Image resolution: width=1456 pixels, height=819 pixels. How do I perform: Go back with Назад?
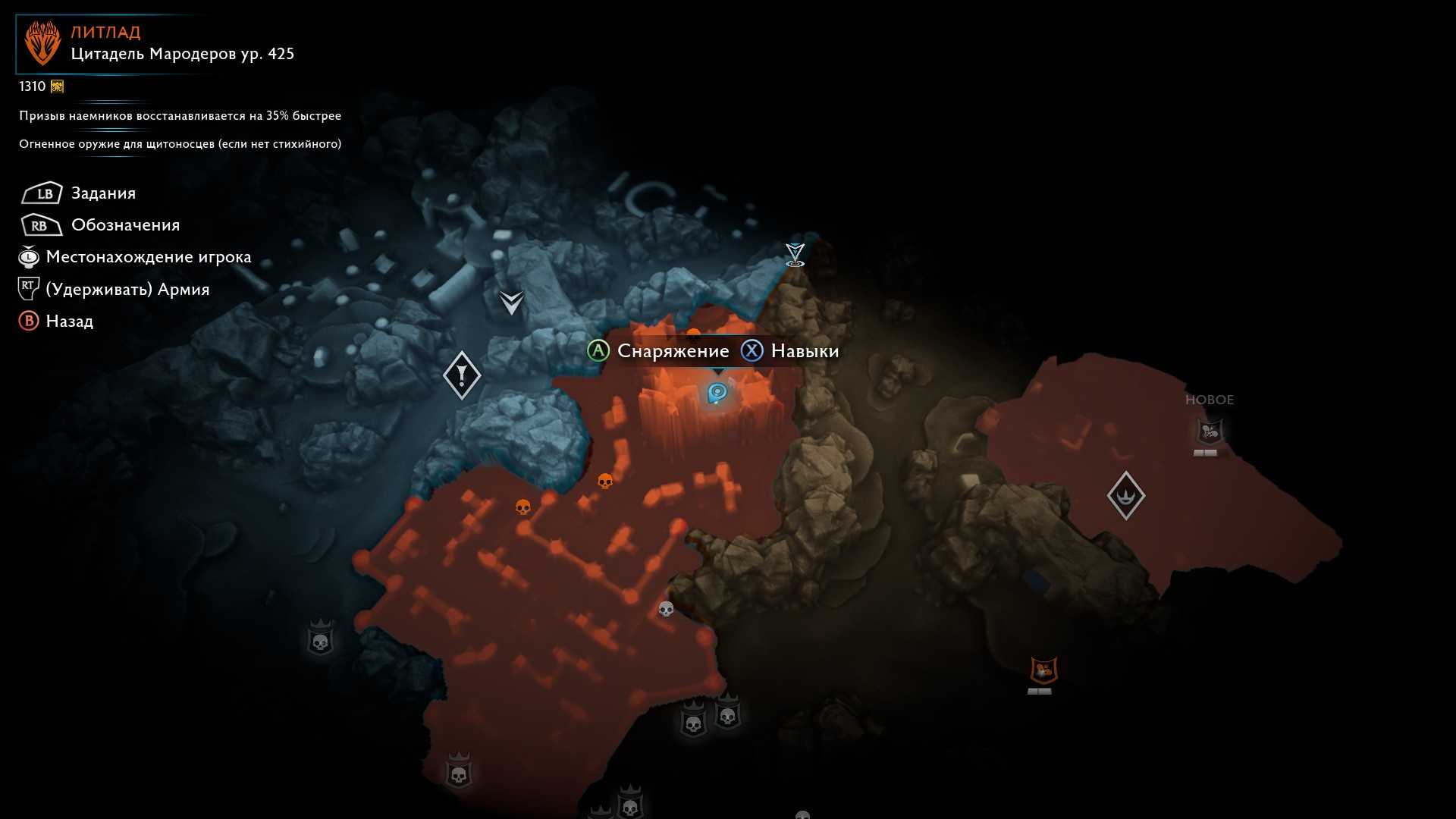click(x=69, y=322)
